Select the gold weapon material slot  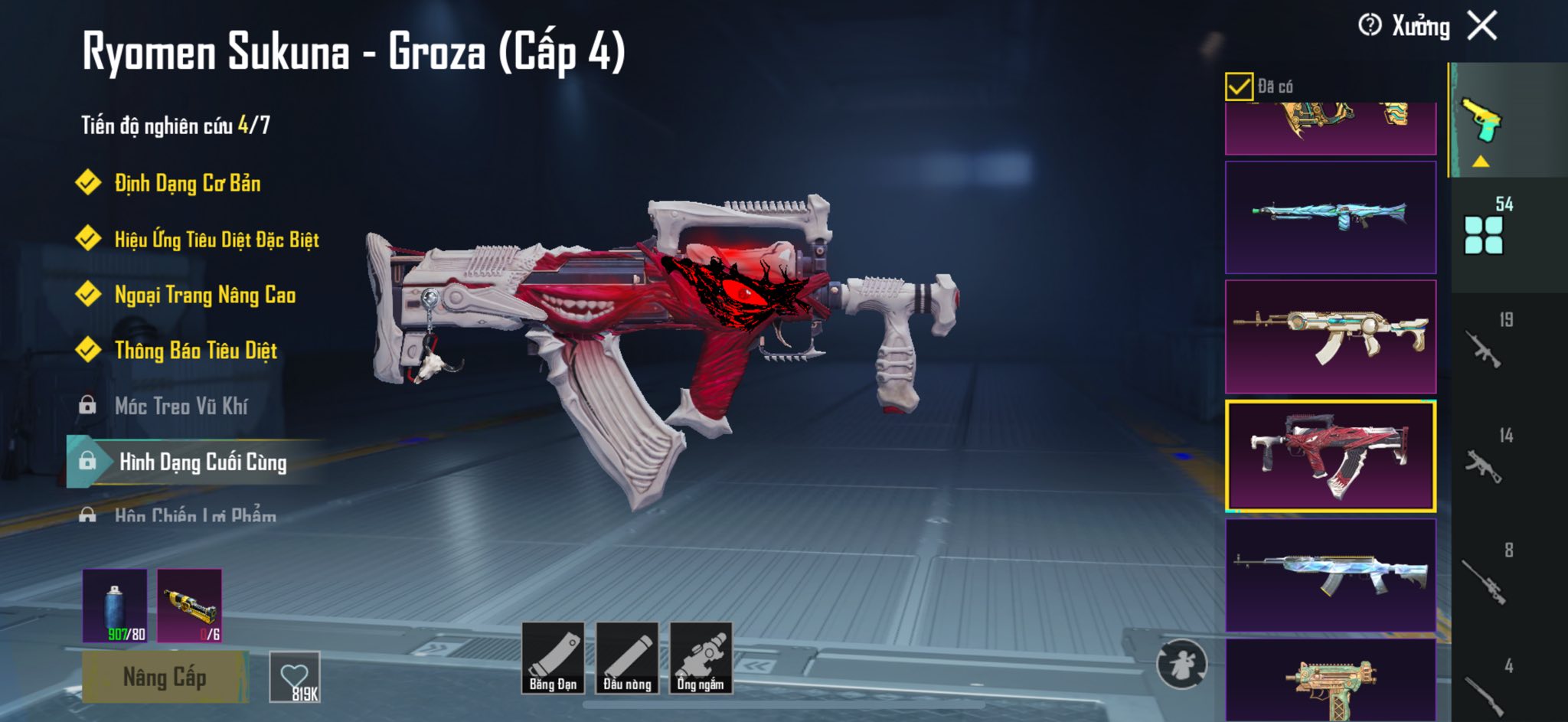pyautogui.click(x=190, y=605)
